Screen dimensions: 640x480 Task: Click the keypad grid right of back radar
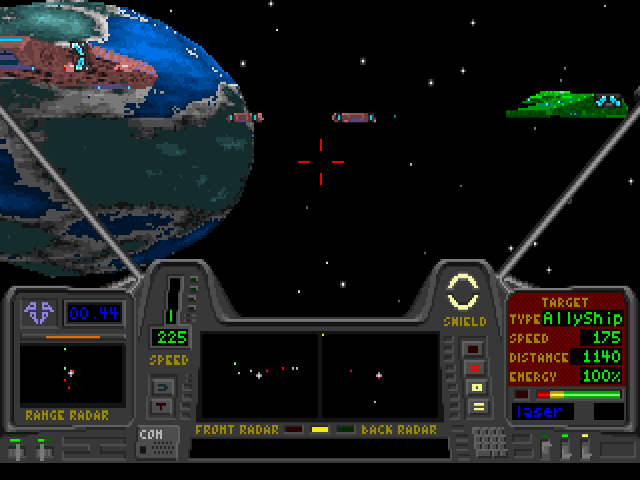click(x=488, y=441)
